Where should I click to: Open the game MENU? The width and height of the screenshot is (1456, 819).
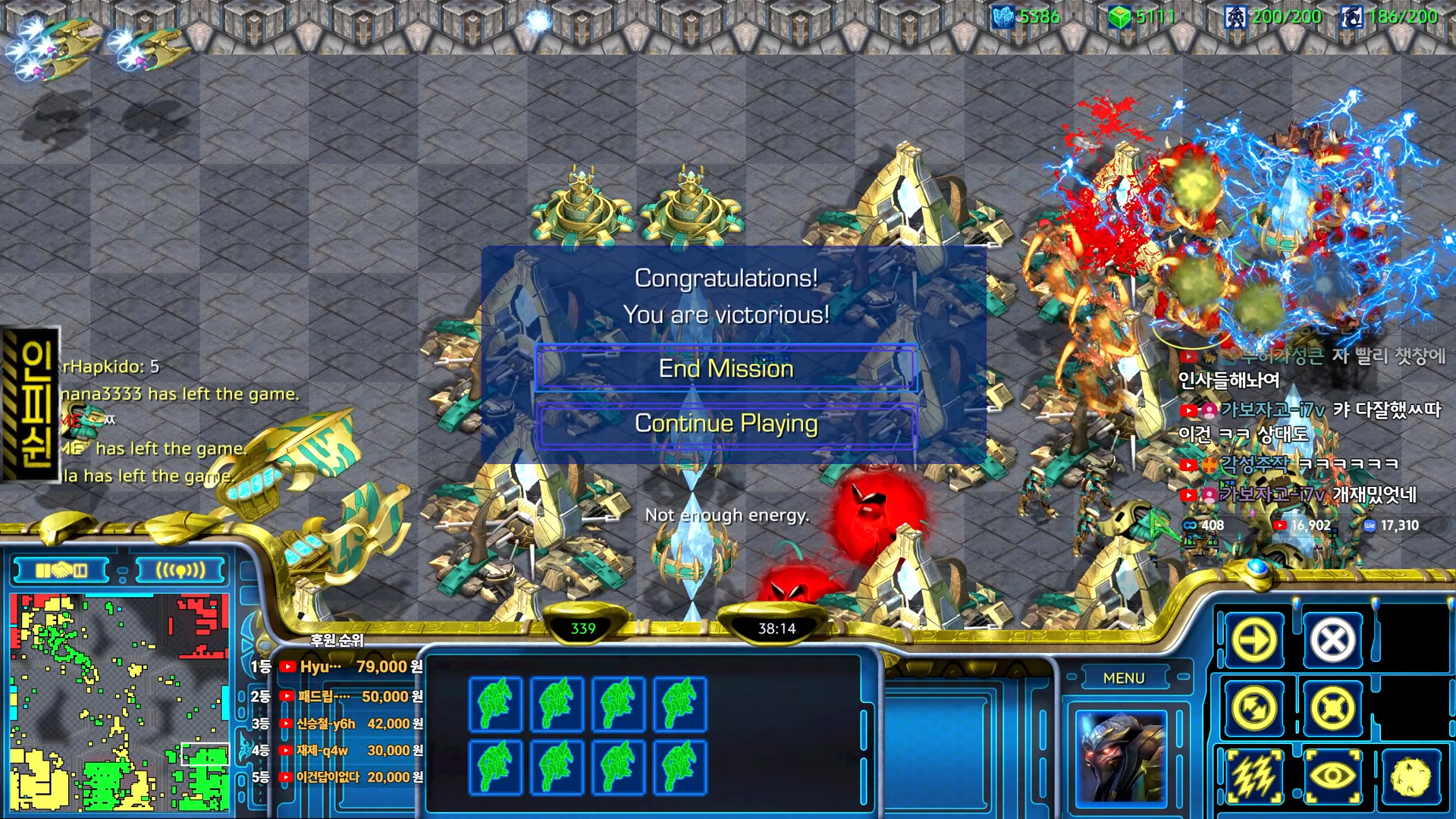click(1124, 678)
